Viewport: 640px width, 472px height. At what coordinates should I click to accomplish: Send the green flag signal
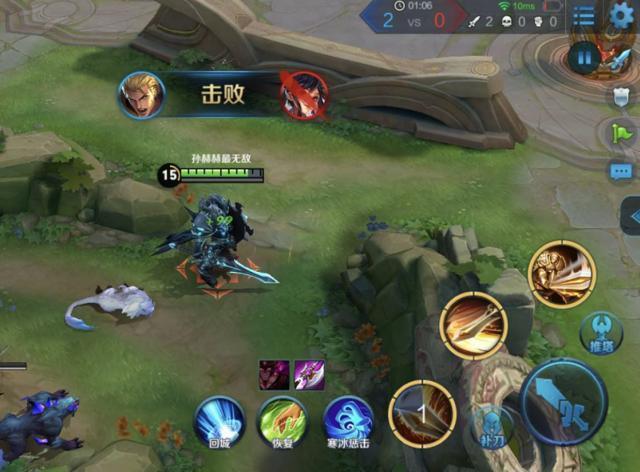pos(620,132)
